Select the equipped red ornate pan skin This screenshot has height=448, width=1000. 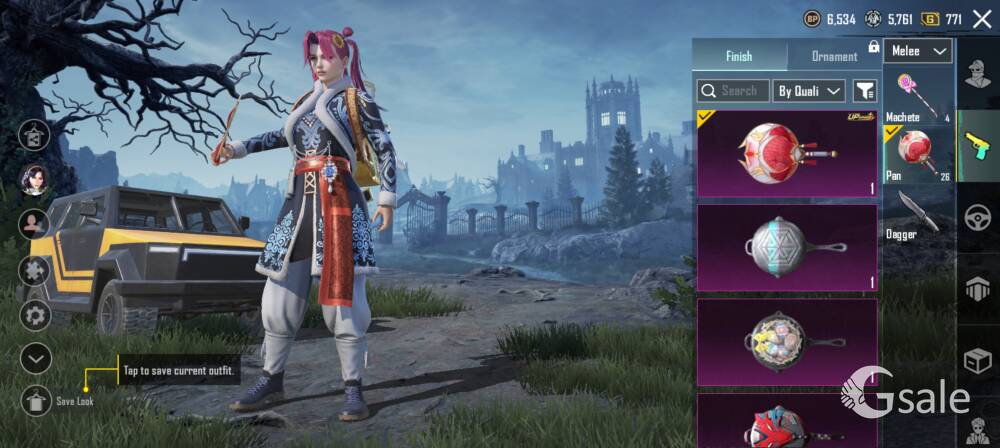787,154
